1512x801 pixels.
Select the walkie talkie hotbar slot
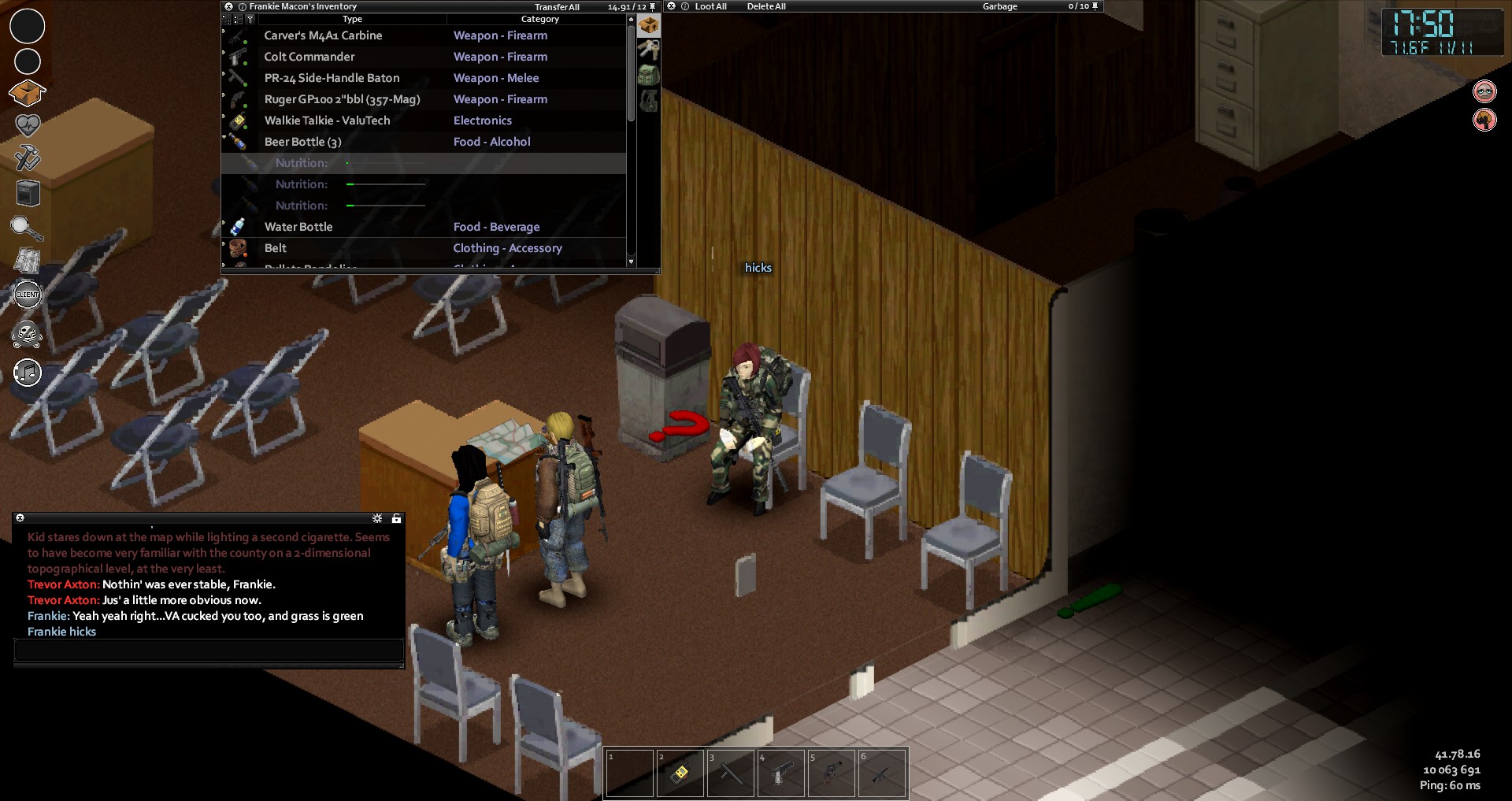pos(679,773)
